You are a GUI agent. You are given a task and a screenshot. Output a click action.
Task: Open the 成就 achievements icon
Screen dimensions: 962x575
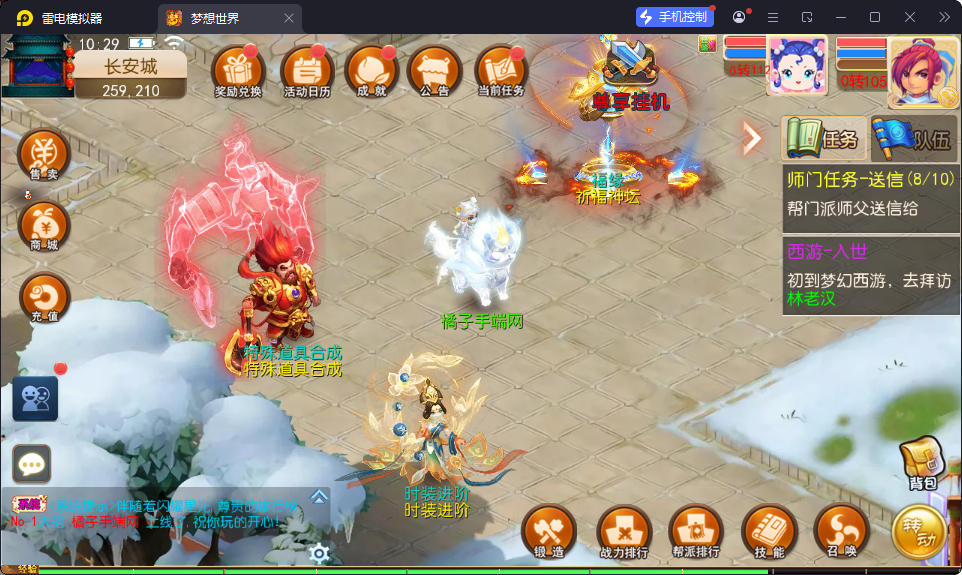(371, 71)
